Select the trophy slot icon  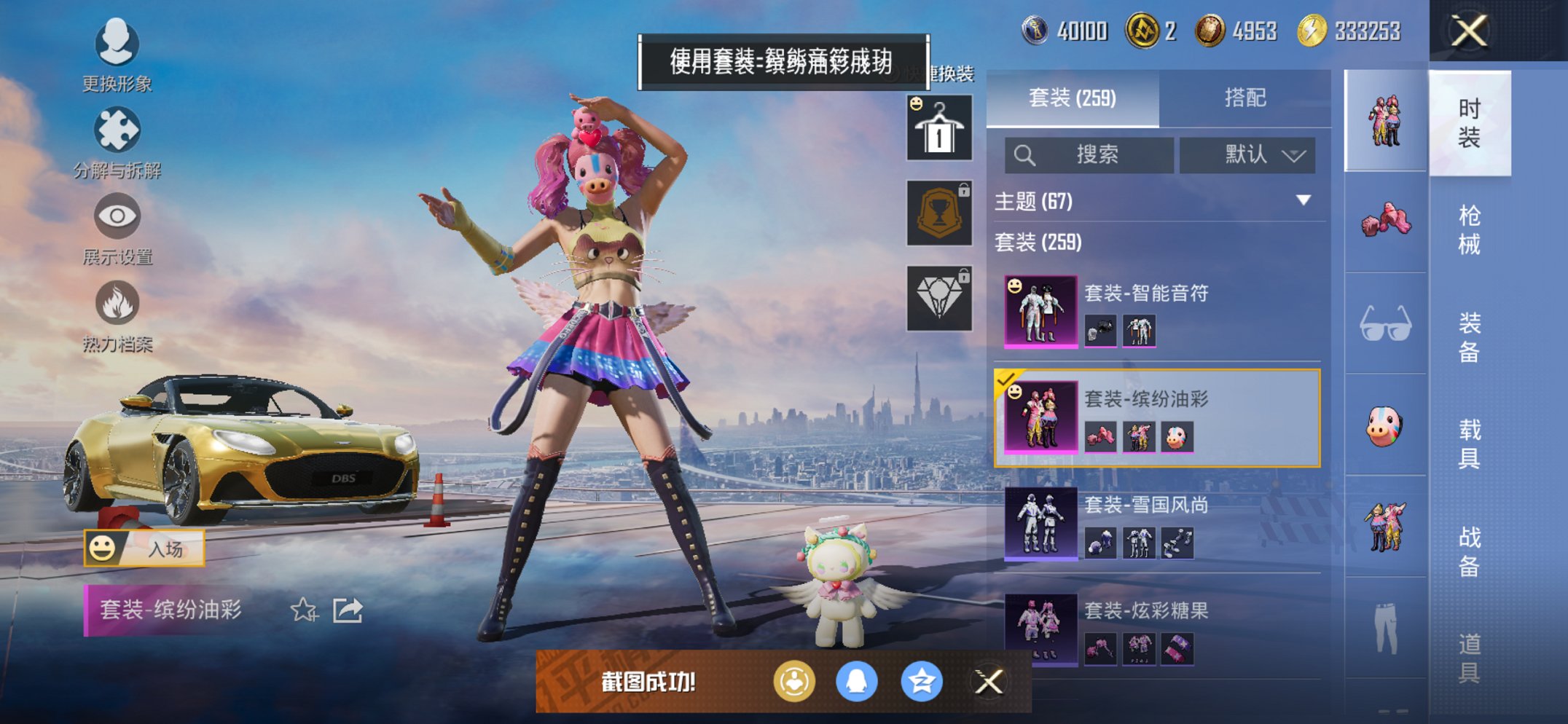click(938, 215)
